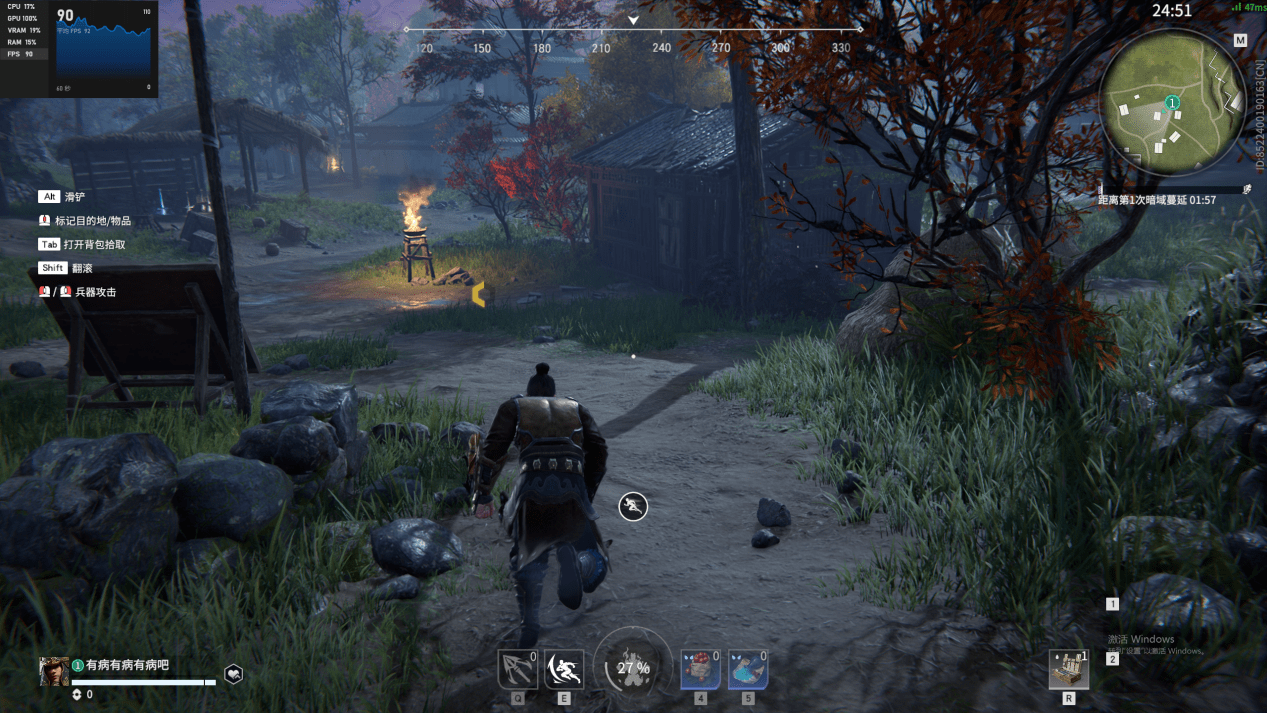This screenshot has width=1267, height=713.
Task: Click the heart hexagon status icon
Action: point(232,674)
